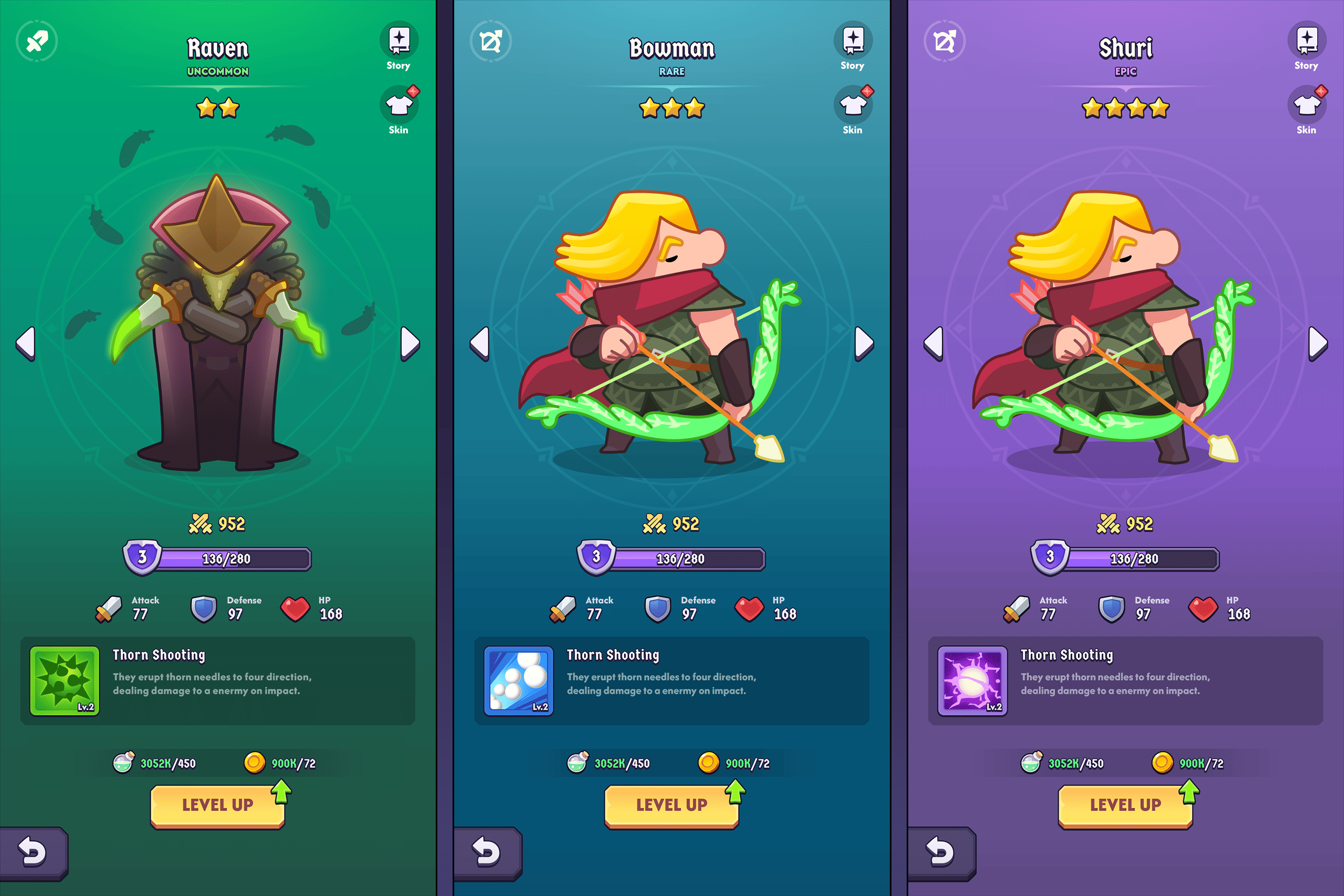The height and width of the screenshot is (896, 1344).
Task: Show the next hero after Raven
Action: pos(409,343)
